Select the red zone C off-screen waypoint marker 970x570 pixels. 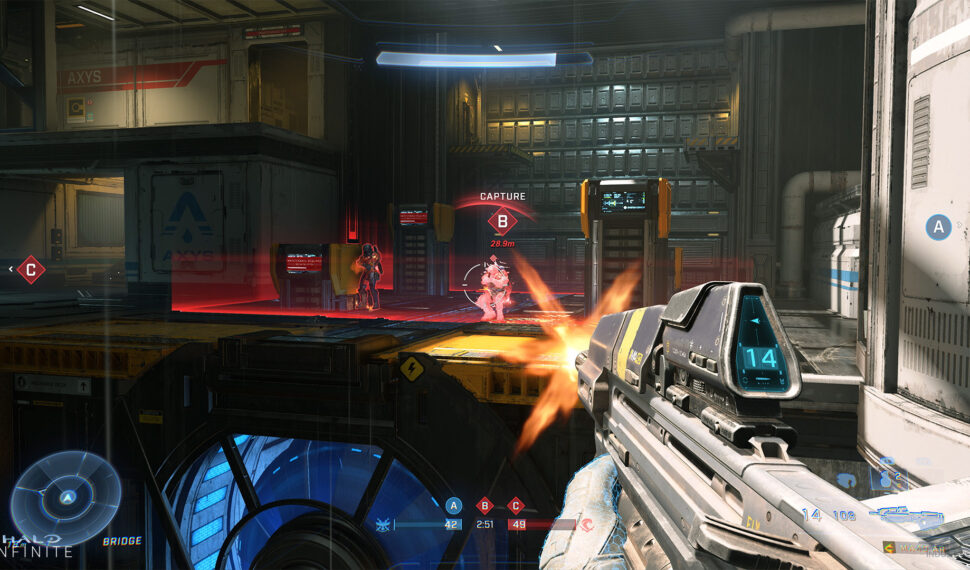click(x=31, y=269)
